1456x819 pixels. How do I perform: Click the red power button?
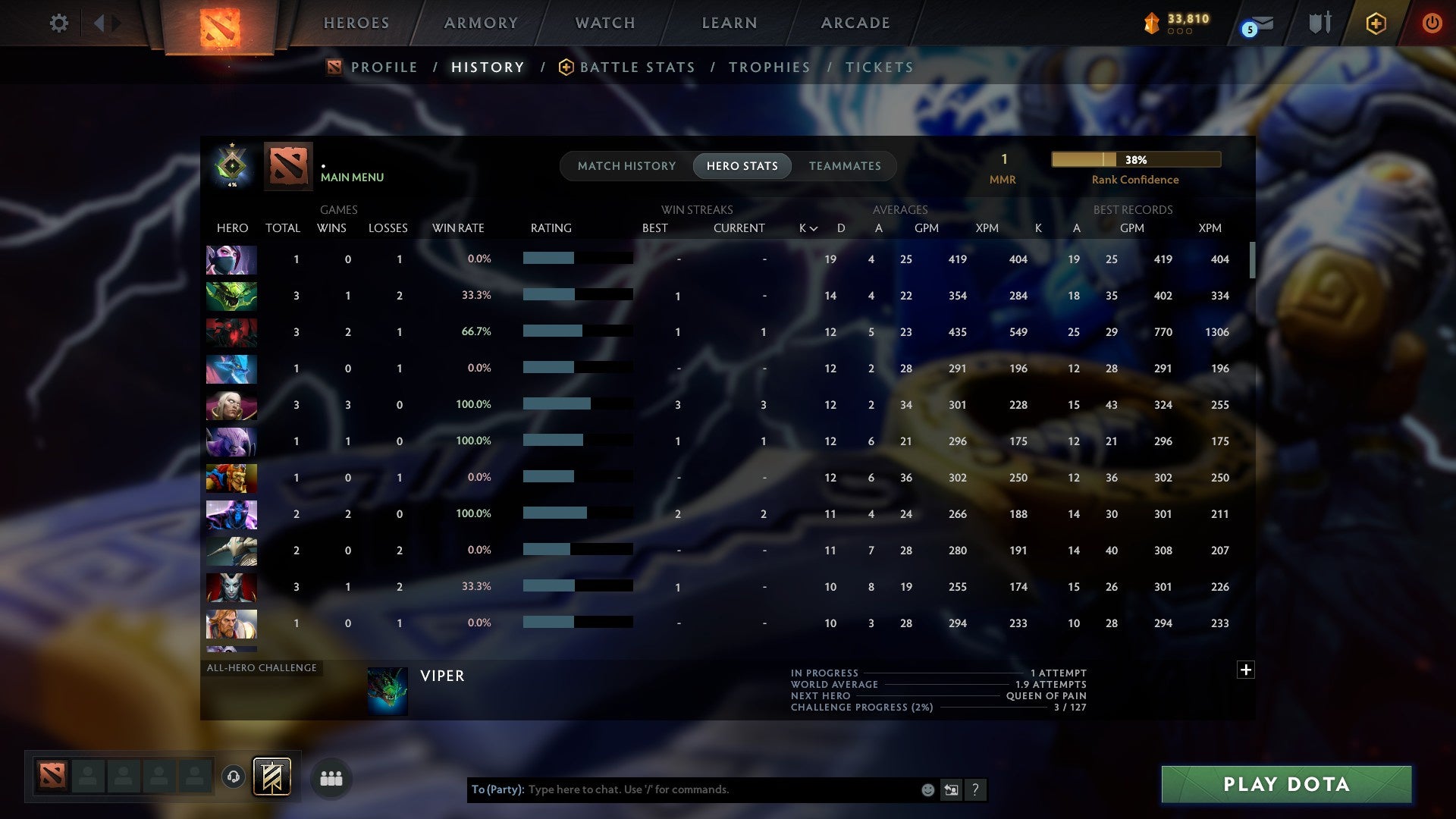coord(1432,23)
